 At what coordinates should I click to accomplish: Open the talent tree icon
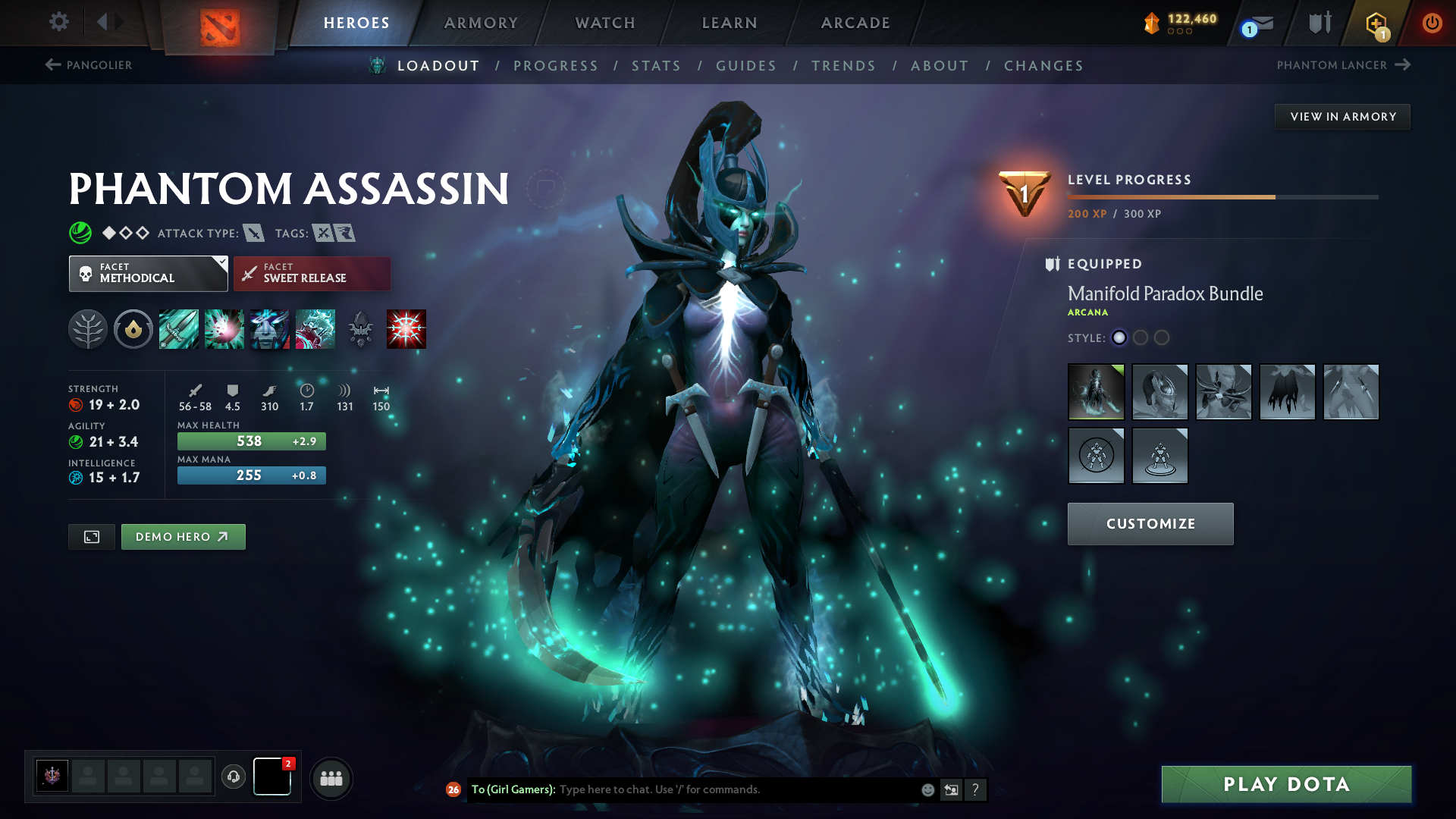click(x=88, y=328)
